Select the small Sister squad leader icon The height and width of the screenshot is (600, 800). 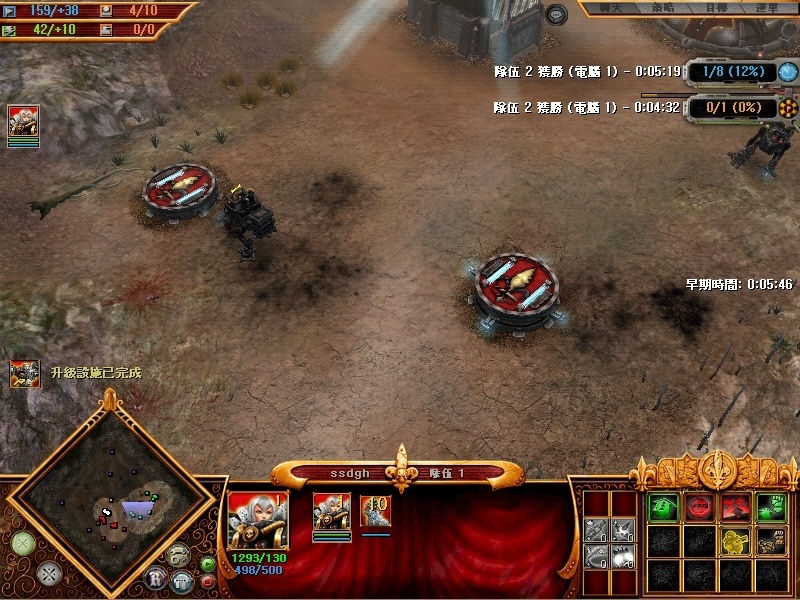click(x=331, y=510)
